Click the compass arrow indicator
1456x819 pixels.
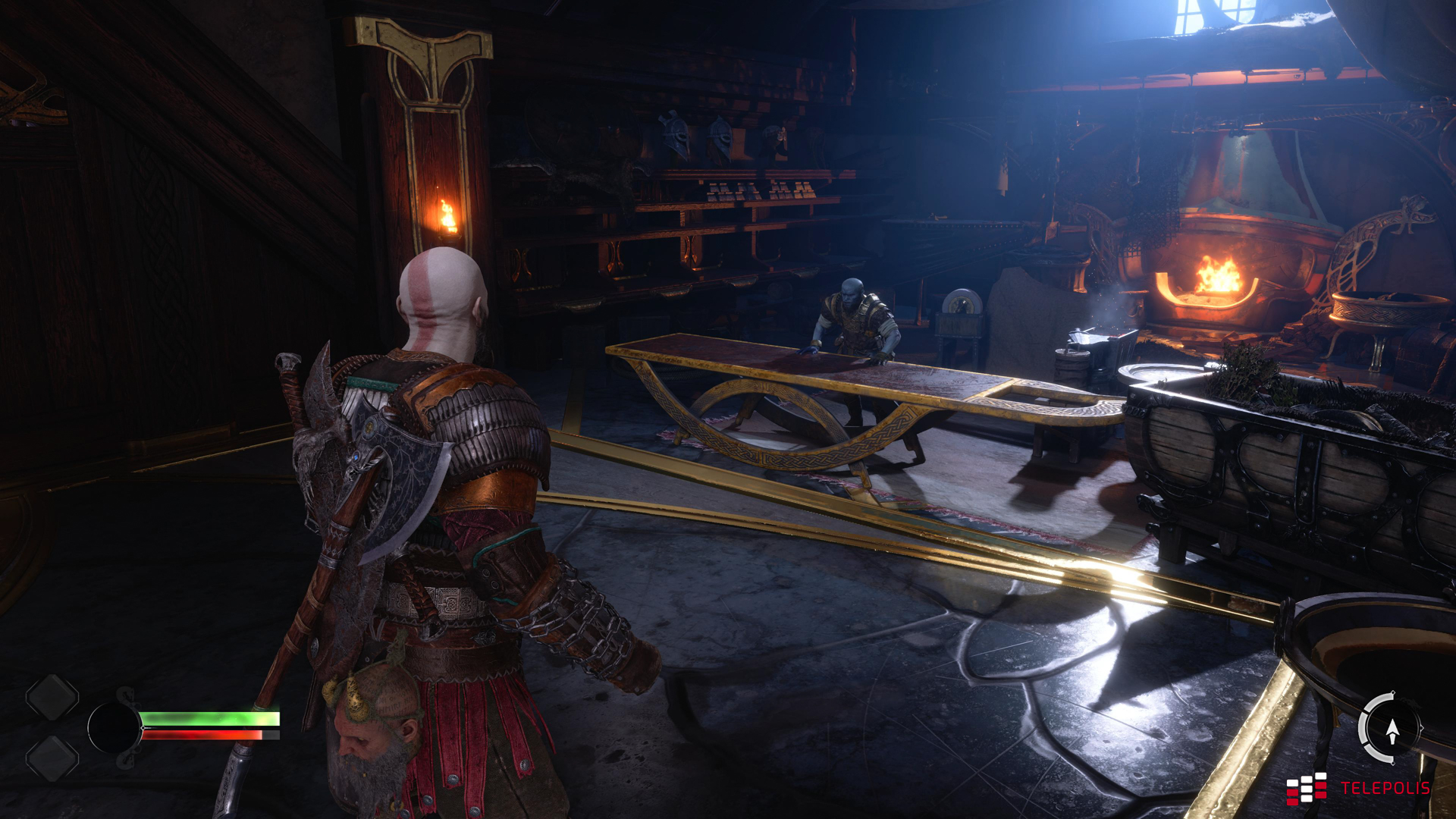(x=1392, y=730)
